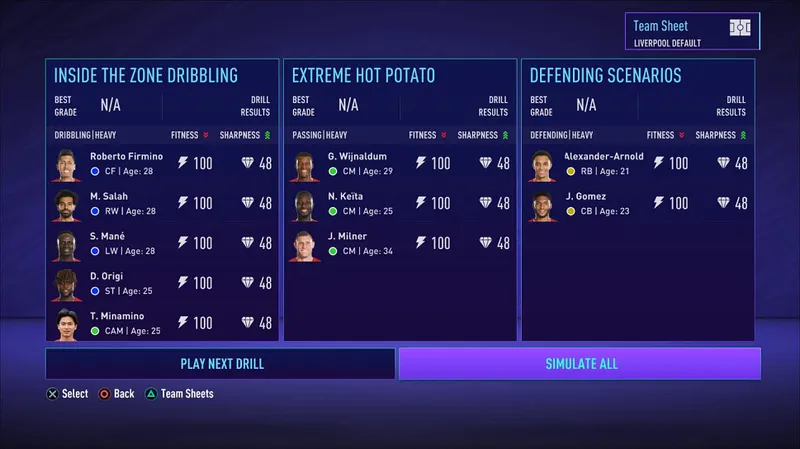Screen dimensions: 800x449
Task: Select the Inside the Zone Dribbling drill
Action: pyautogui.click(x=146, y=75)
